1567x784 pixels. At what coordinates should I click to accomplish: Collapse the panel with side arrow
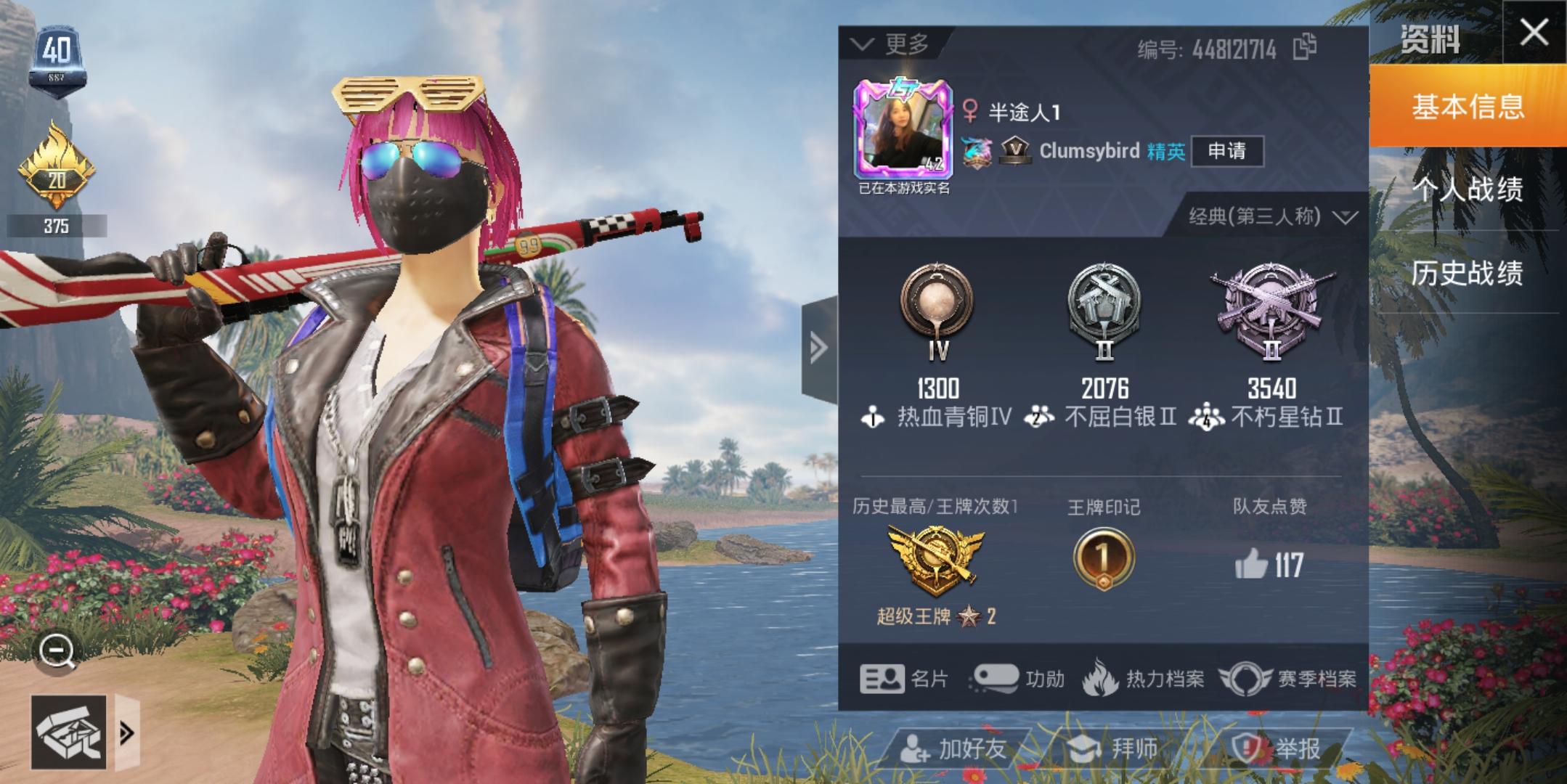[x=819, y=348]
